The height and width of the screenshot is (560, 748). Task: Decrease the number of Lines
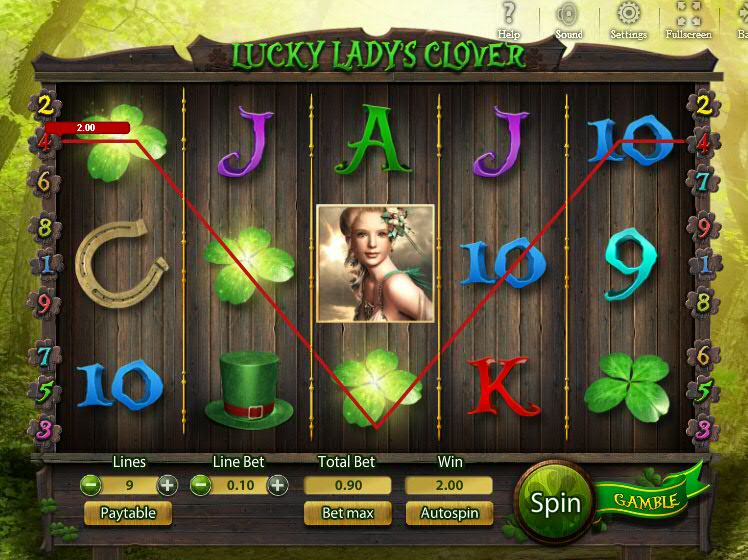click(90, 485)
